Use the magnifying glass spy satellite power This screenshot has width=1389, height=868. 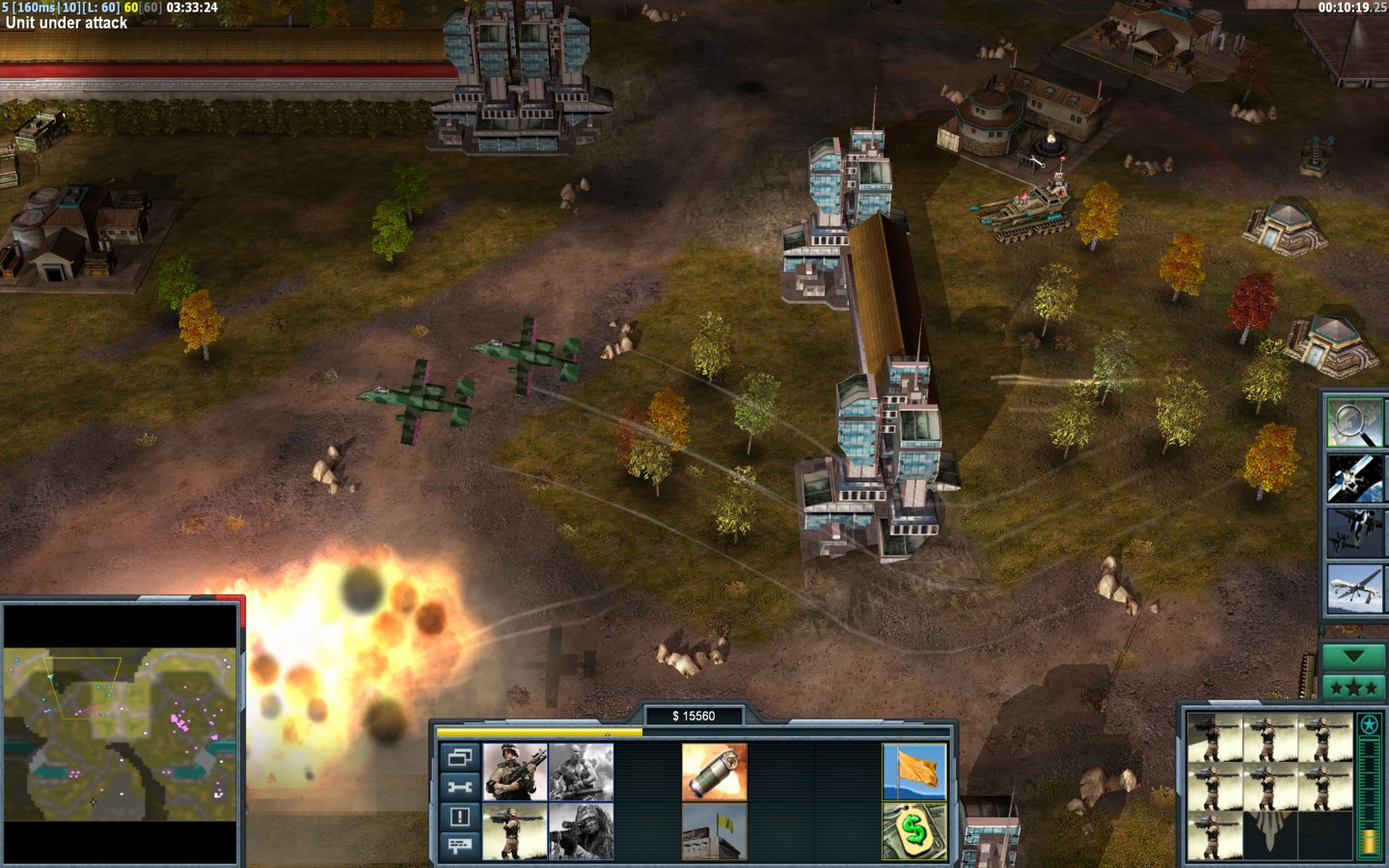coord(1352,422)
